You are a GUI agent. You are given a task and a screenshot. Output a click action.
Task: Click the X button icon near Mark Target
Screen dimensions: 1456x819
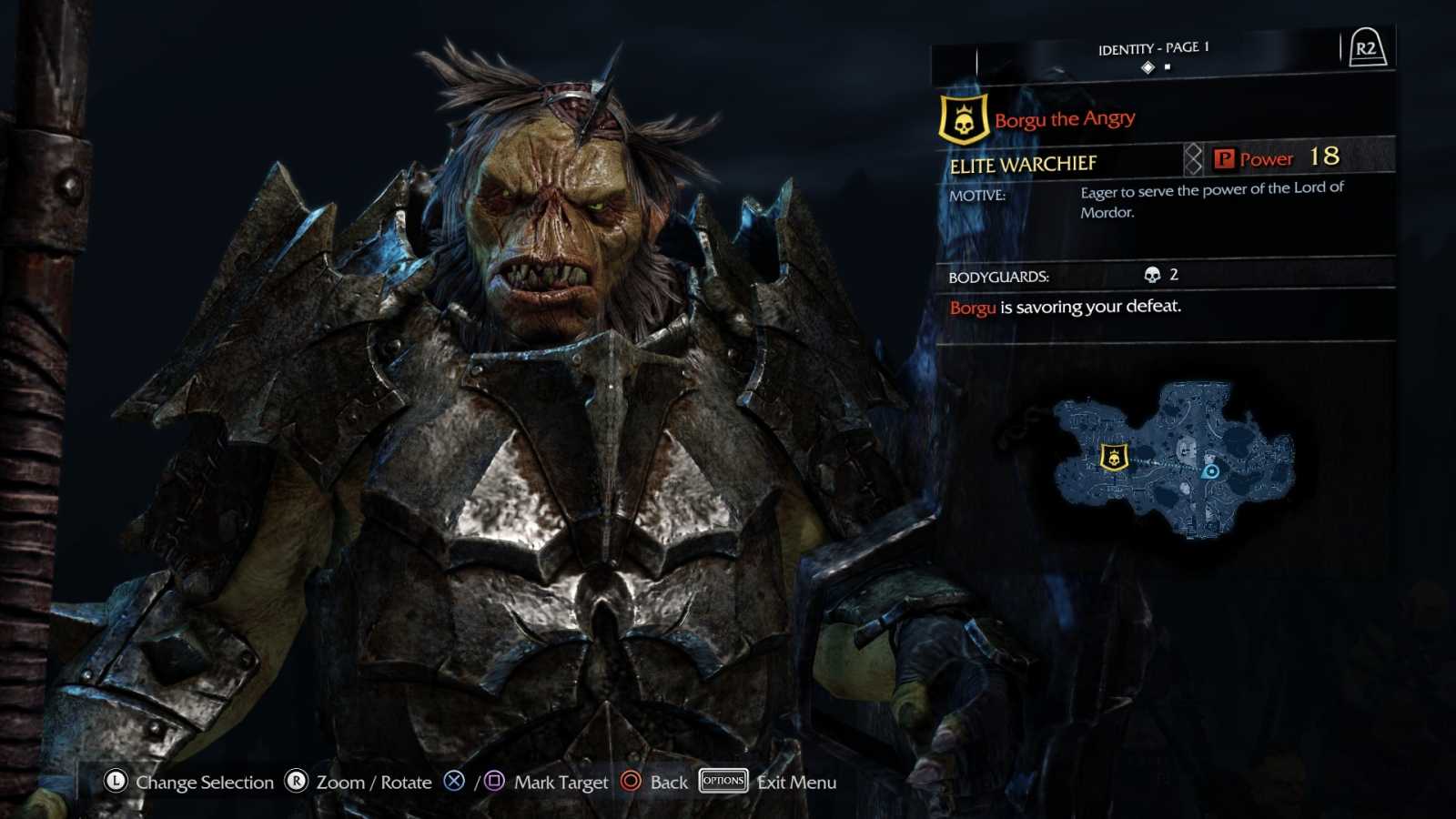pos(454,782)
